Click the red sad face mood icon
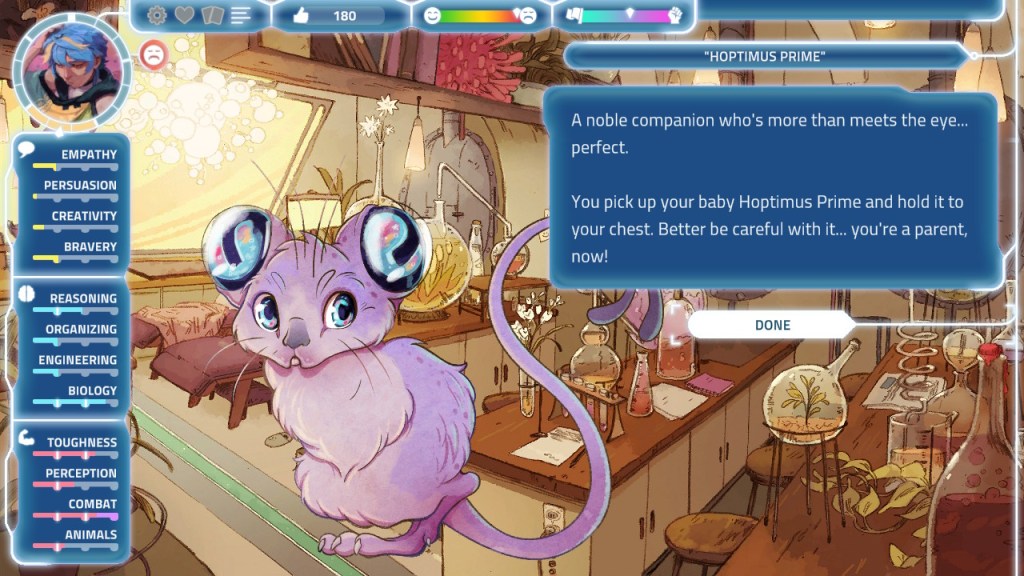Viewport: 1024px width, 576px height. (x=153, y=54)
